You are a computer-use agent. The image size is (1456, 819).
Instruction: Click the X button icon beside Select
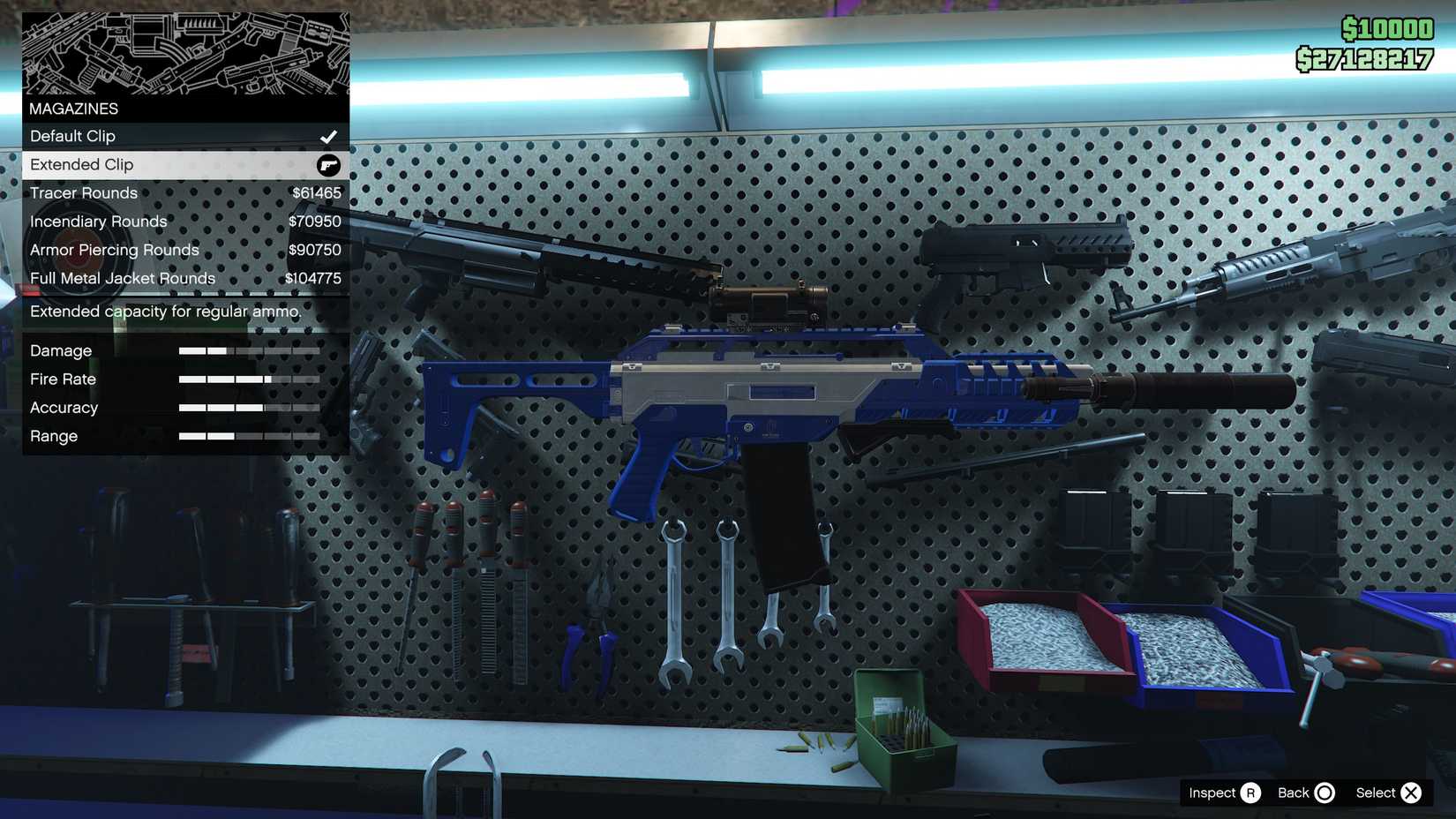[1412, 793]
